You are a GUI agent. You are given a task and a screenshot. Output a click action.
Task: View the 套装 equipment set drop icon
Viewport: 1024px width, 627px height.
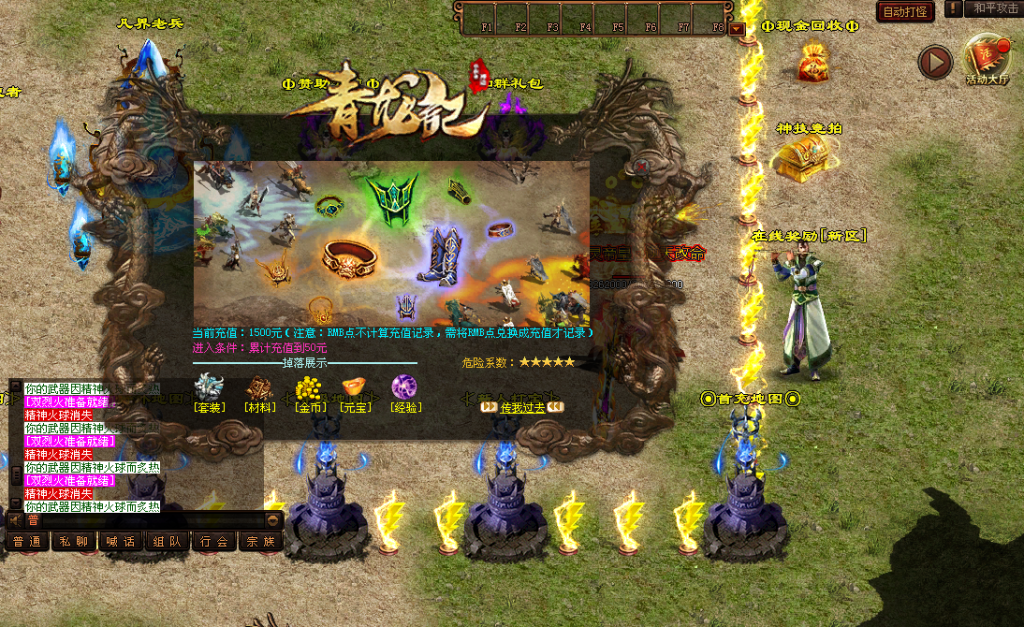[210, 387]
